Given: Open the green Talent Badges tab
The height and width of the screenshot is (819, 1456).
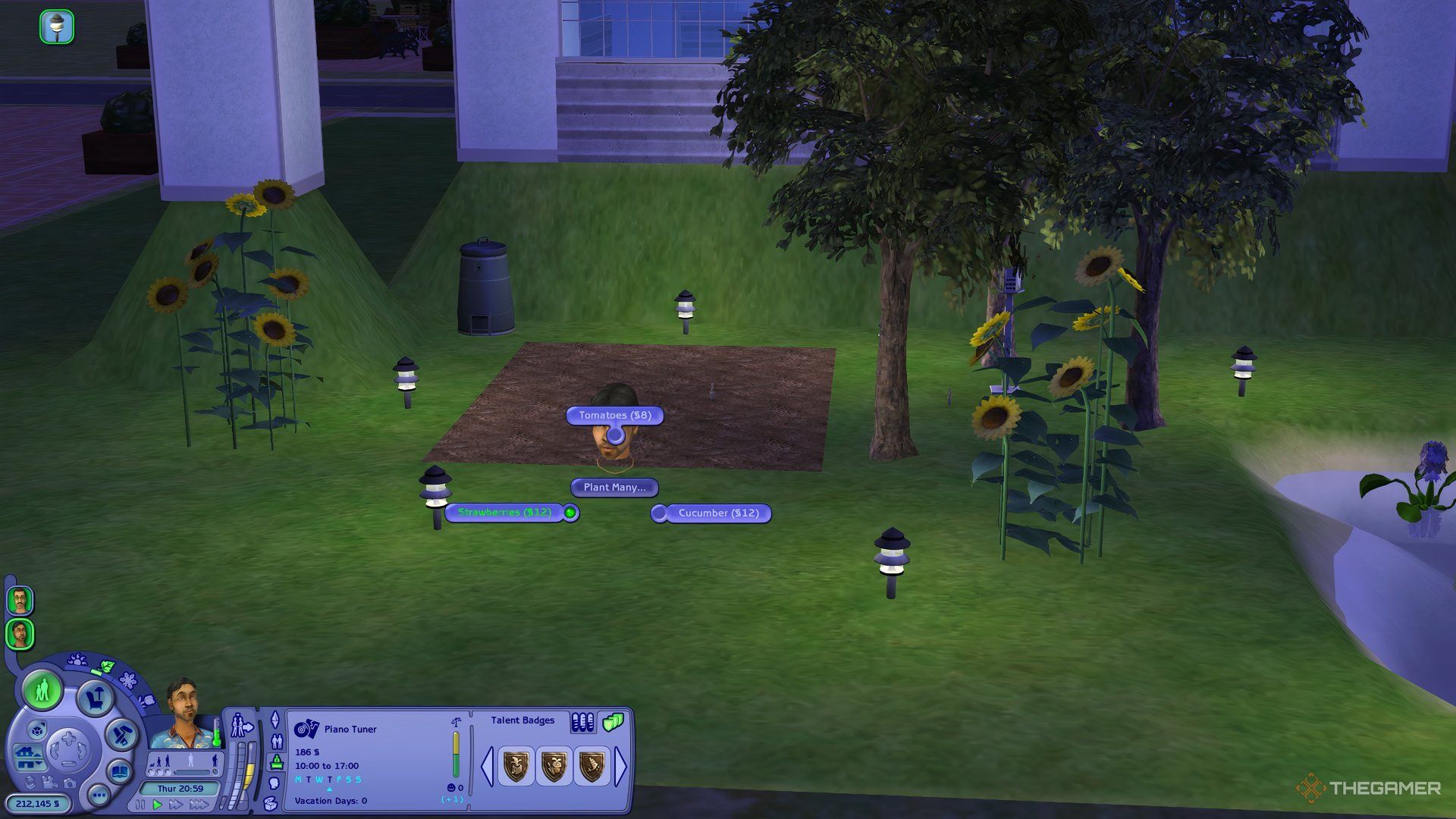Looking at the screenshot, I should click(612, 721).
